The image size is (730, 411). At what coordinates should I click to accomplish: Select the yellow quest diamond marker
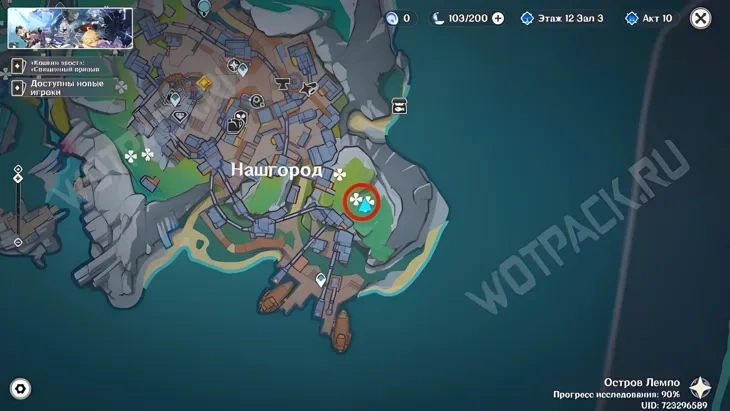pos(205,83)
